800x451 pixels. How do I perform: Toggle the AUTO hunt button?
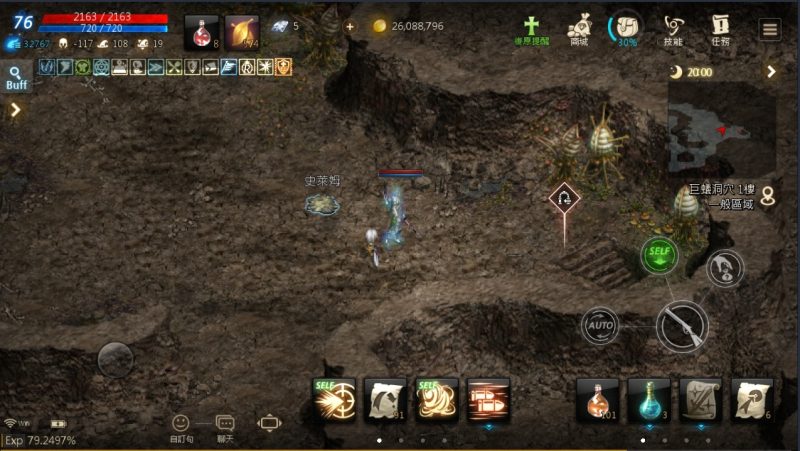(600, 325)
